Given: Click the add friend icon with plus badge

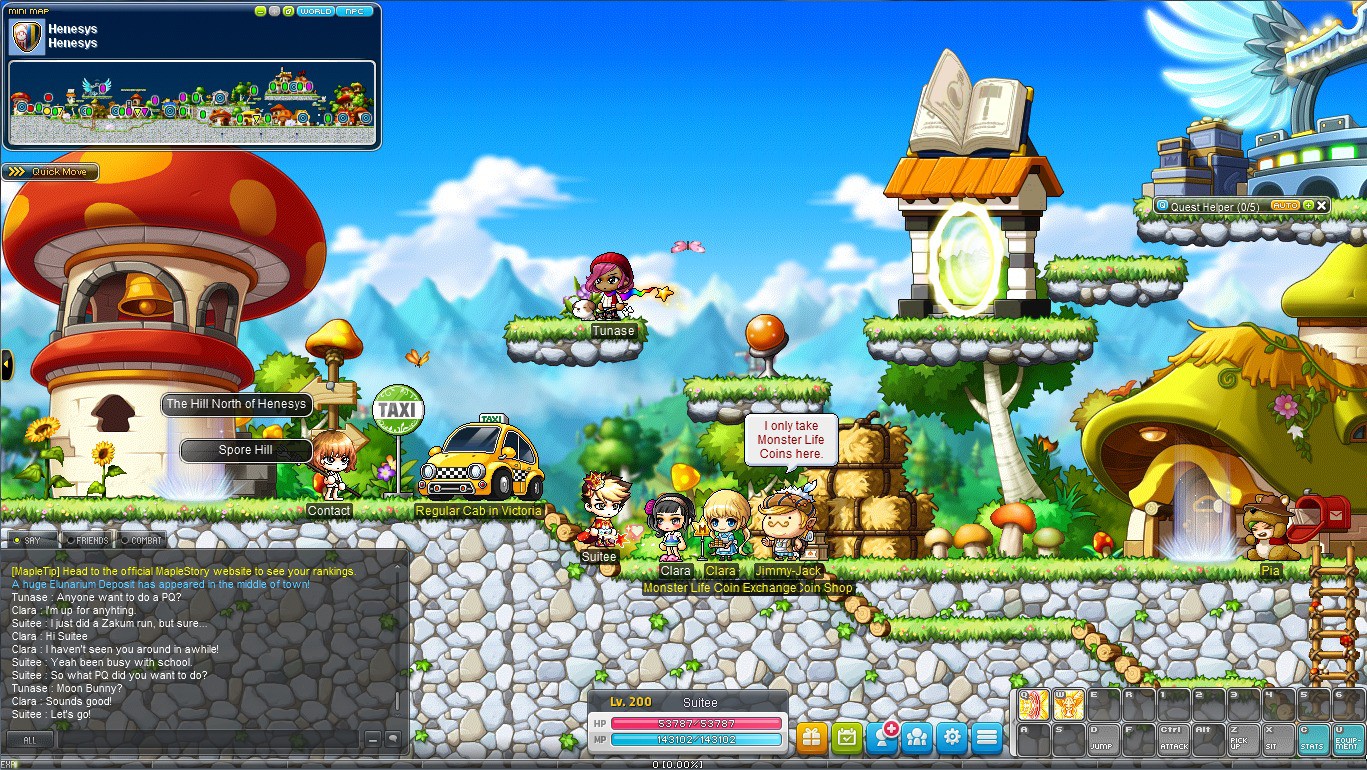Looking at the screenshot, I should coord(882,736).
